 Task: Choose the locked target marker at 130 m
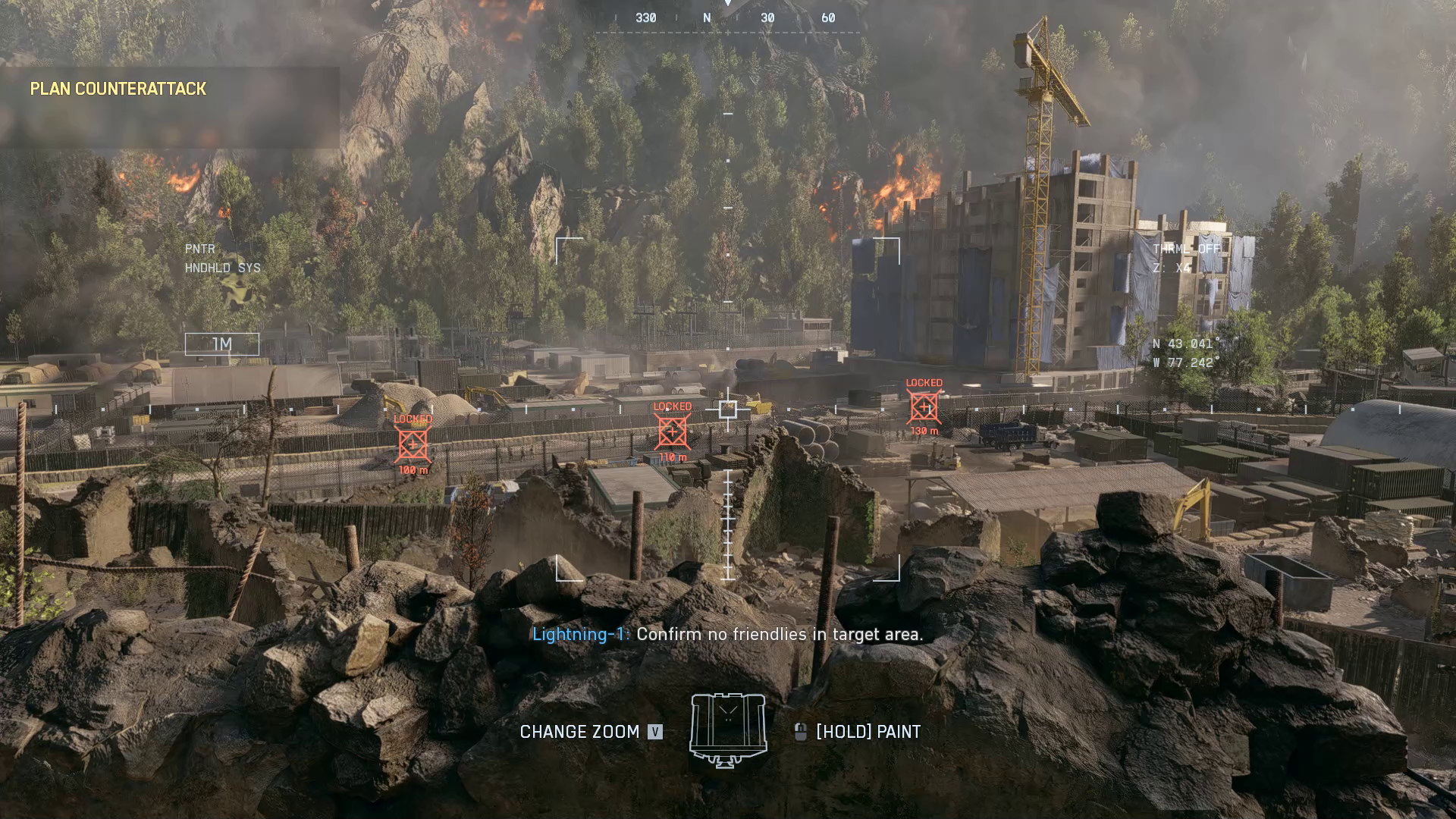click(924, 408)
